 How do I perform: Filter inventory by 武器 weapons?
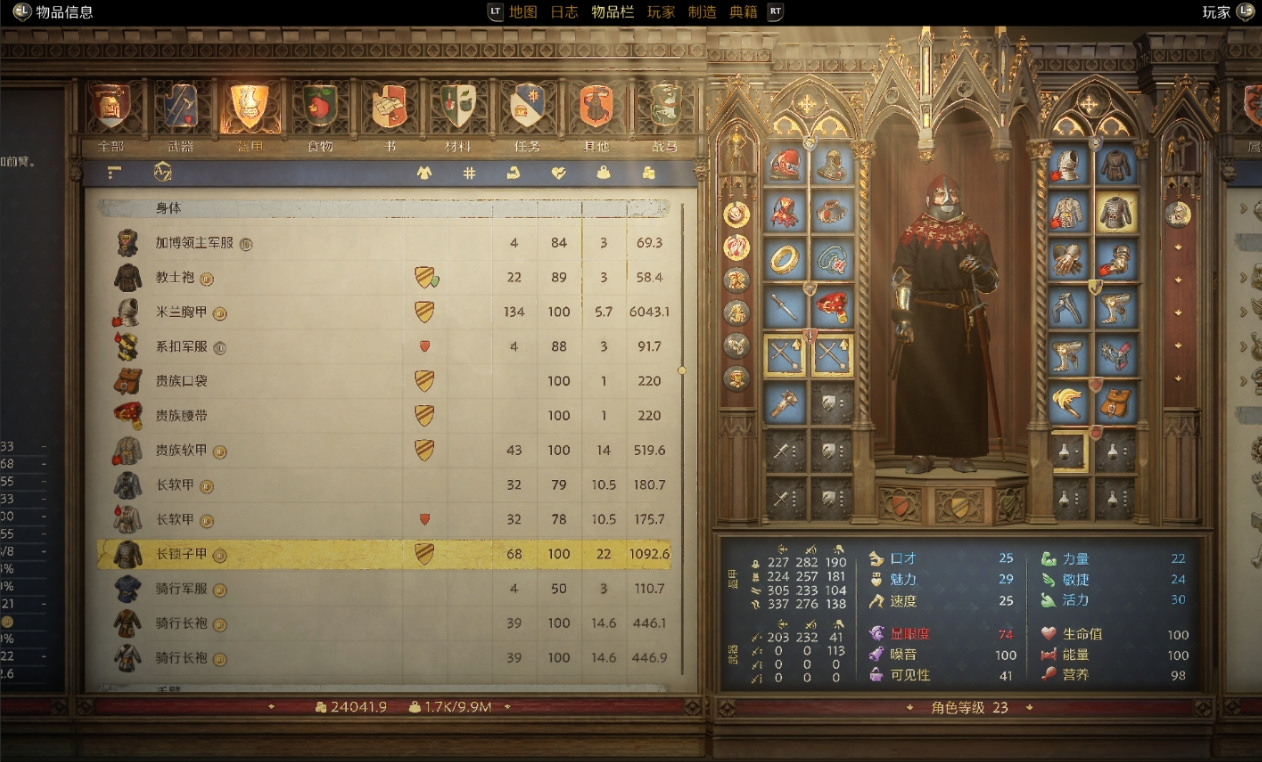point(181,107)
